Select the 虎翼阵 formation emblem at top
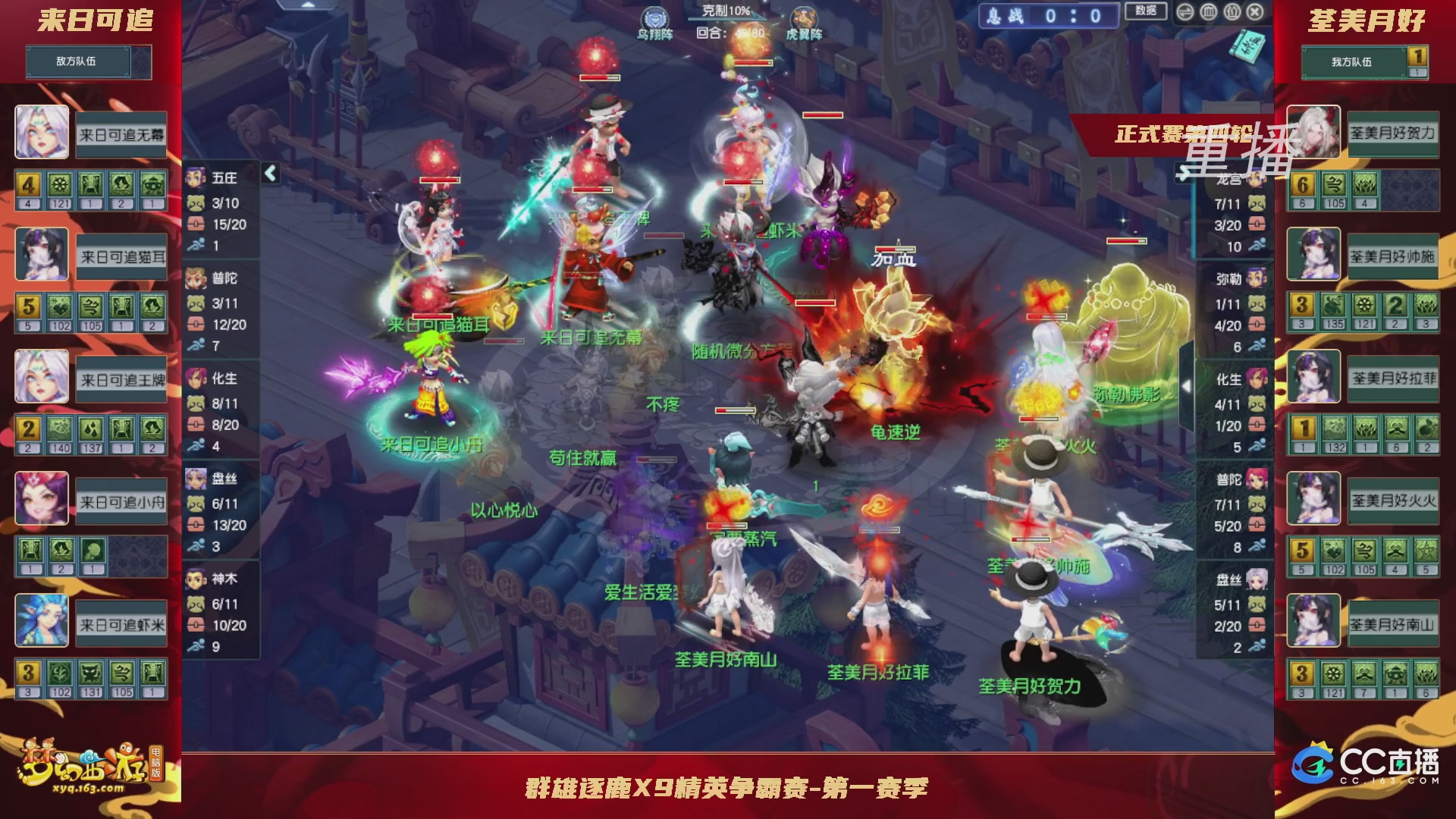 (805, 17)
